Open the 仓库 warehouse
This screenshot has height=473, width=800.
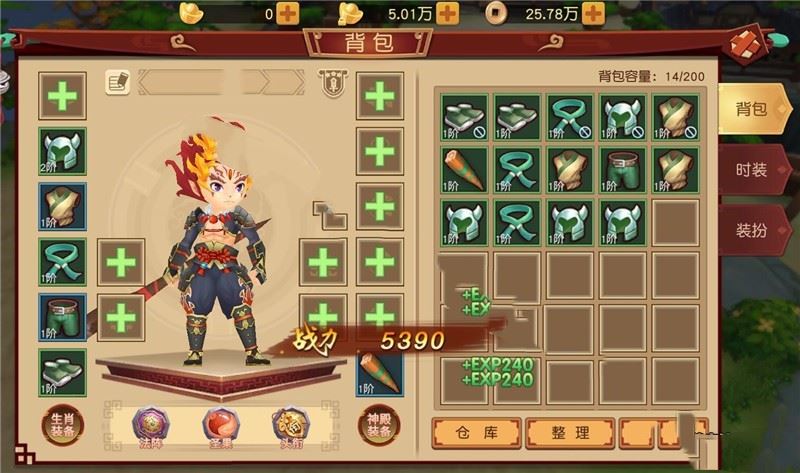tap(476, 433)
